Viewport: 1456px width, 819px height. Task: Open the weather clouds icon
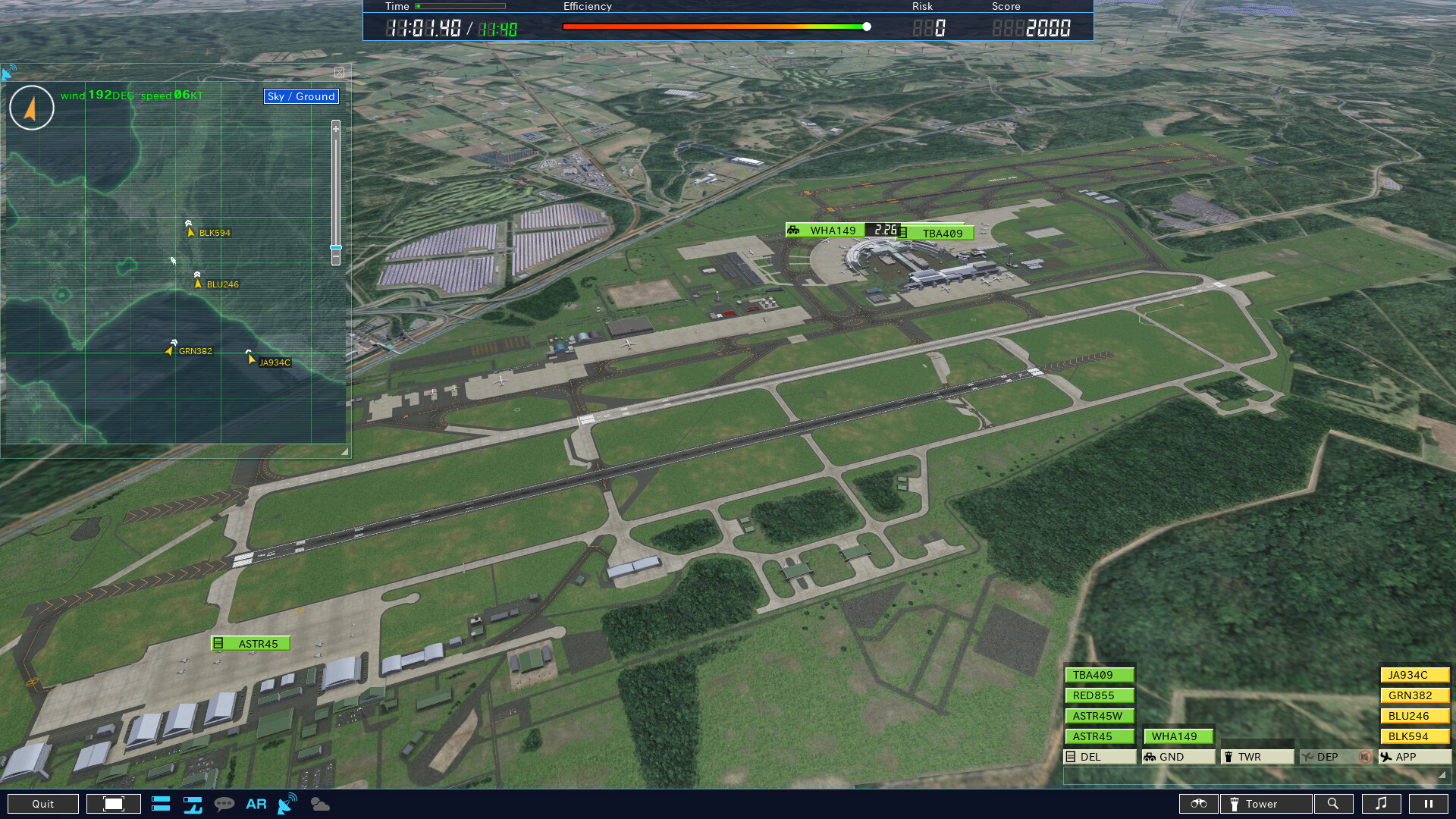click(319, 804)
